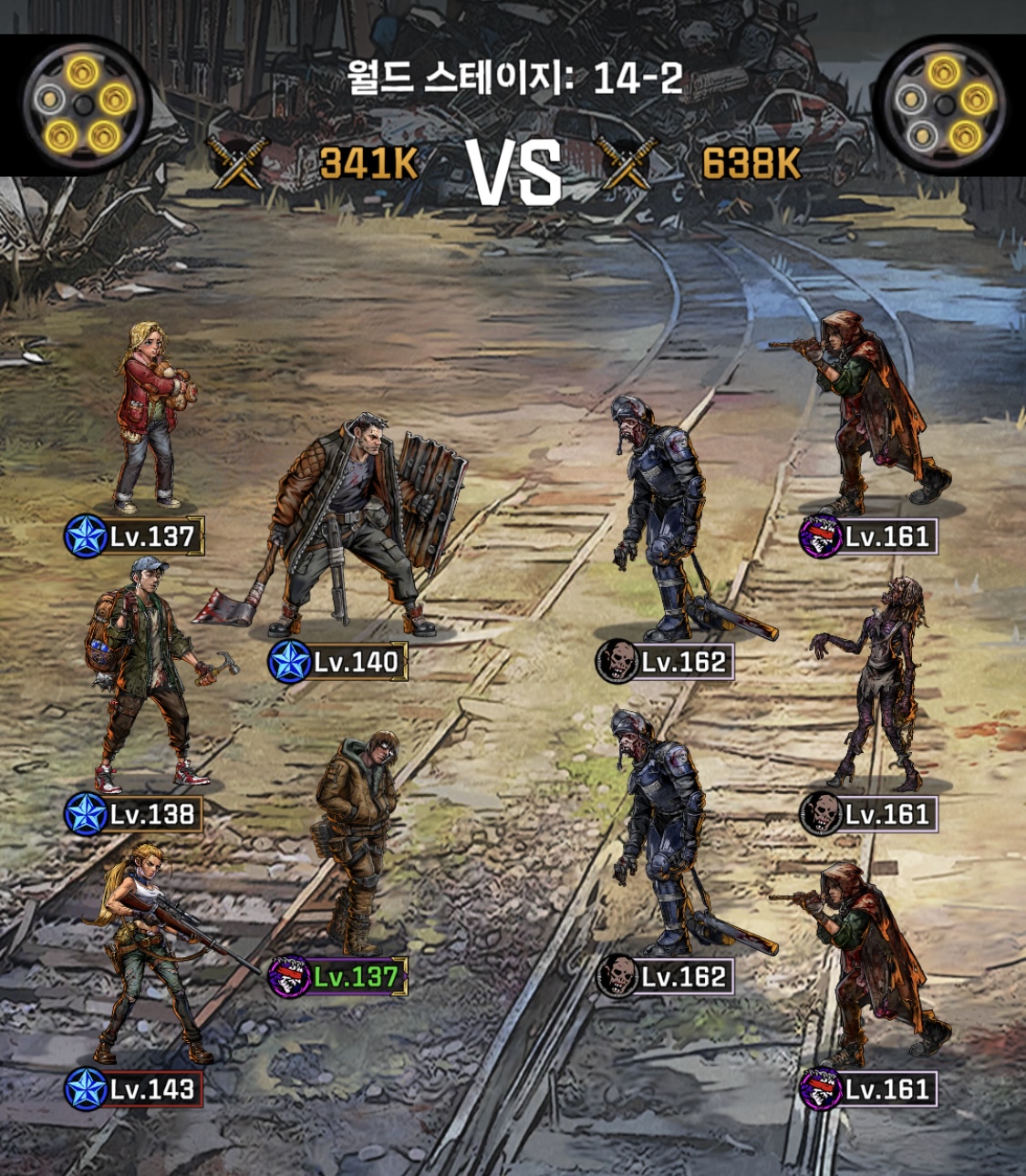Select the Lv.138 hero badge
The width and height of the screenshot is (1026, 1176).
pyautogui.click(x=134, y=814)
